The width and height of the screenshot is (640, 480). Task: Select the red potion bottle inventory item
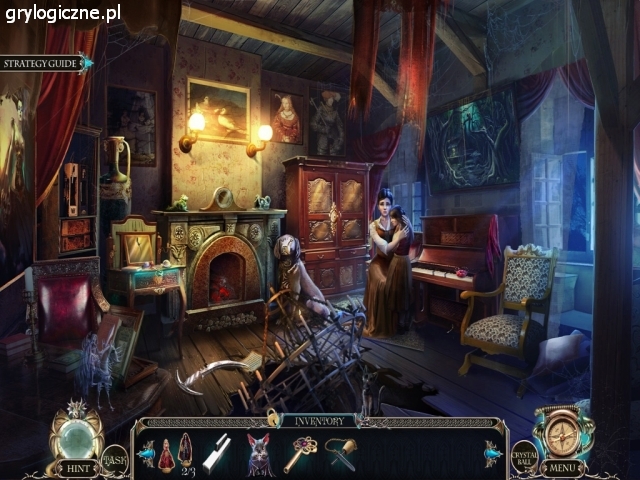click(166, 453)
